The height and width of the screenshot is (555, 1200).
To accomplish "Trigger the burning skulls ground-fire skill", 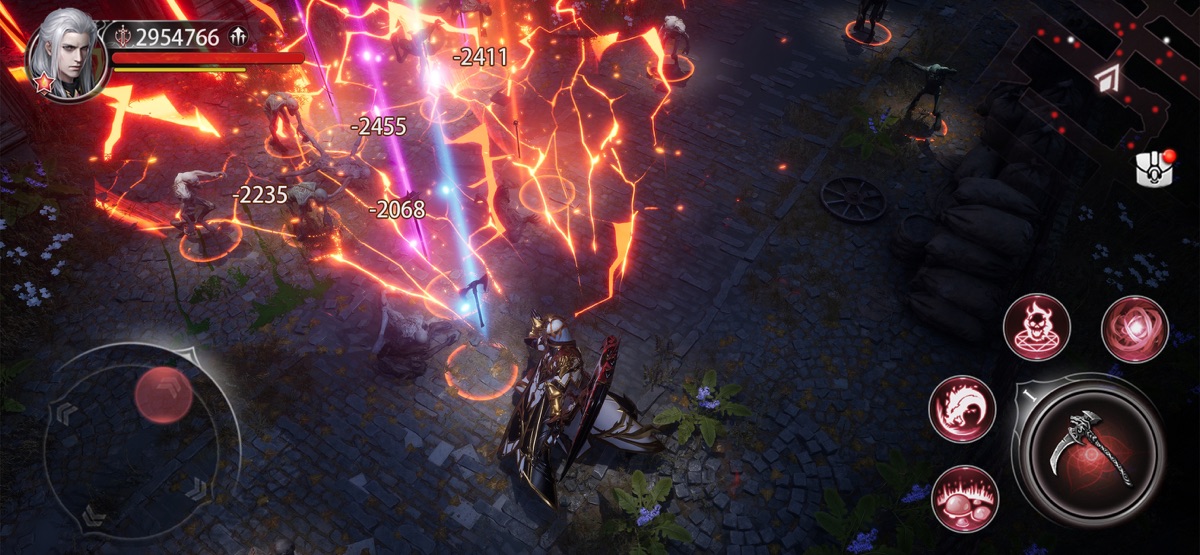I will point(965,498).
